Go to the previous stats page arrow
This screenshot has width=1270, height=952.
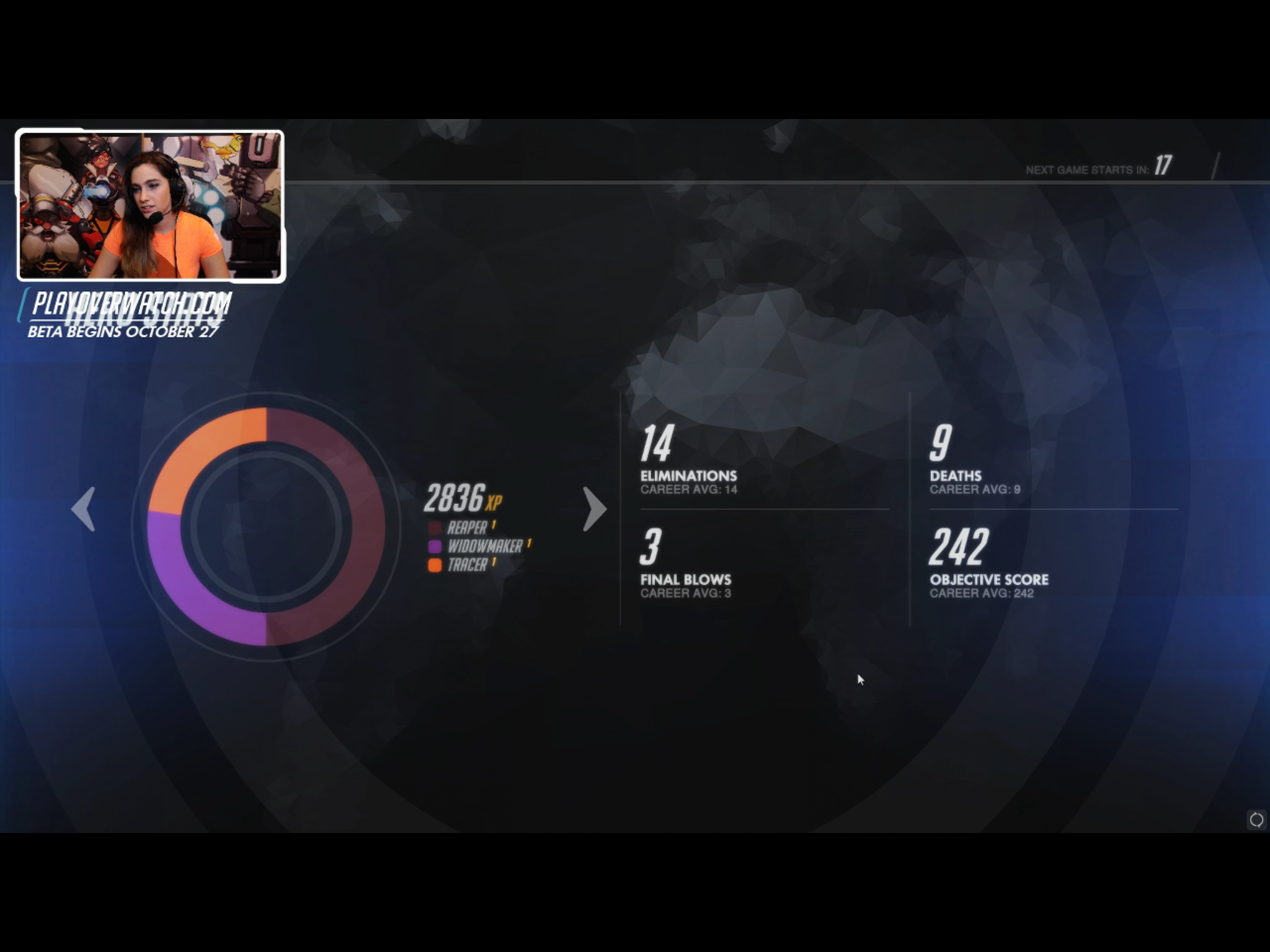click(84, 509)
